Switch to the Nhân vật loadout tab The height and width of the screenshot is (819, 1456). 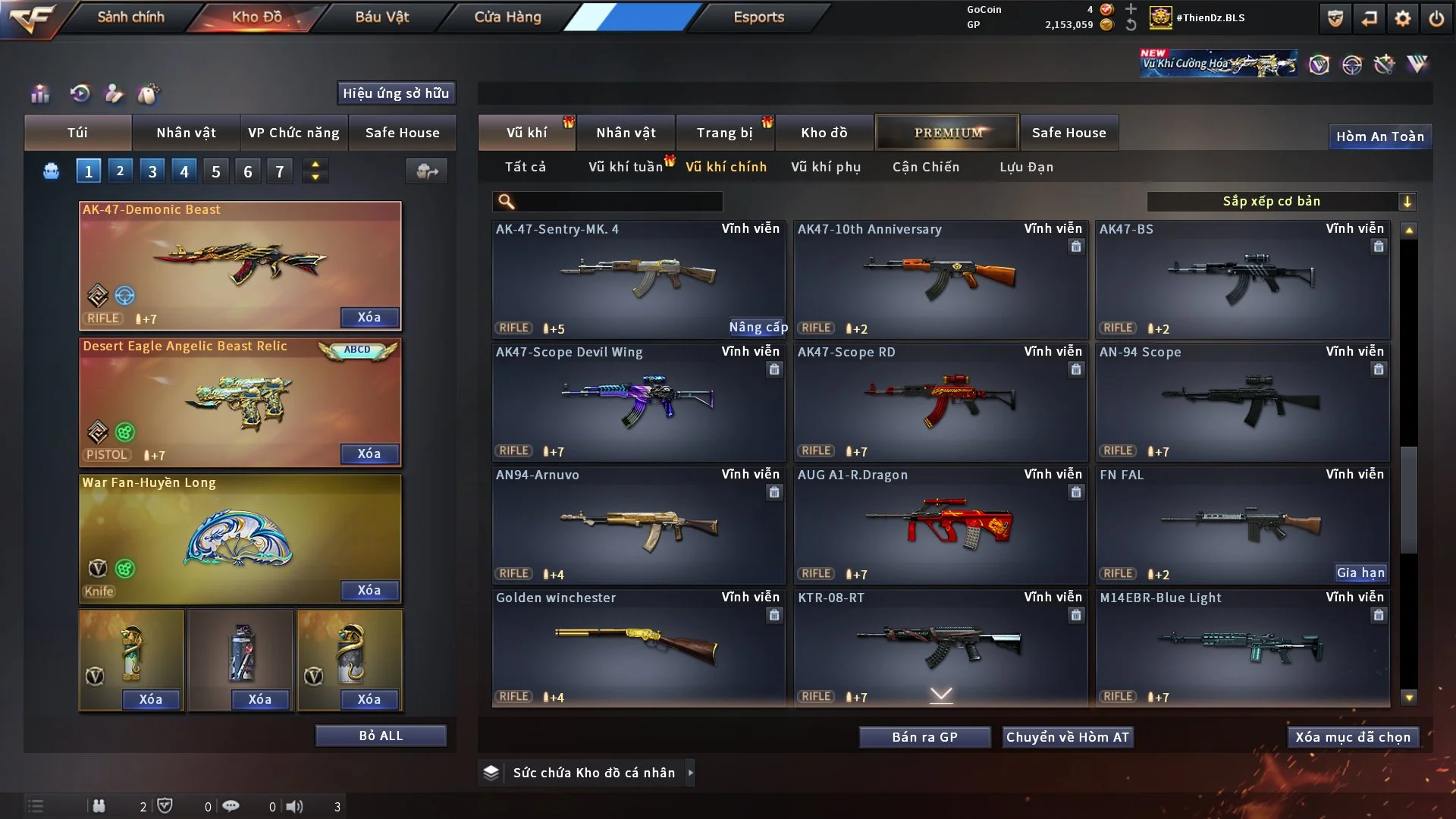coord(186,133)
